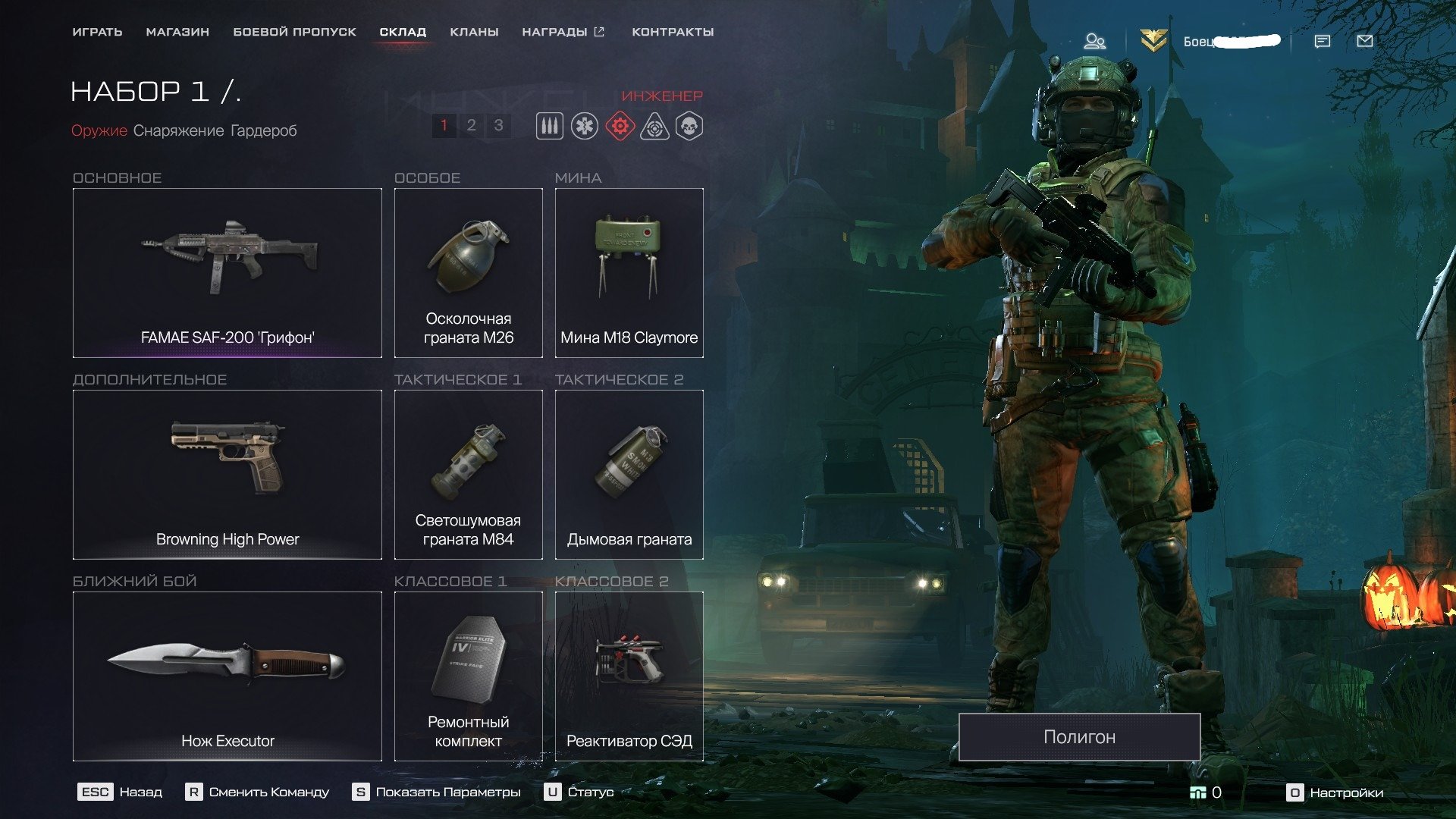Show the Контракты page
Image resolution: width=1456 pixels, height=819 pixels.
pyautogui.click(x=673, y=32)
